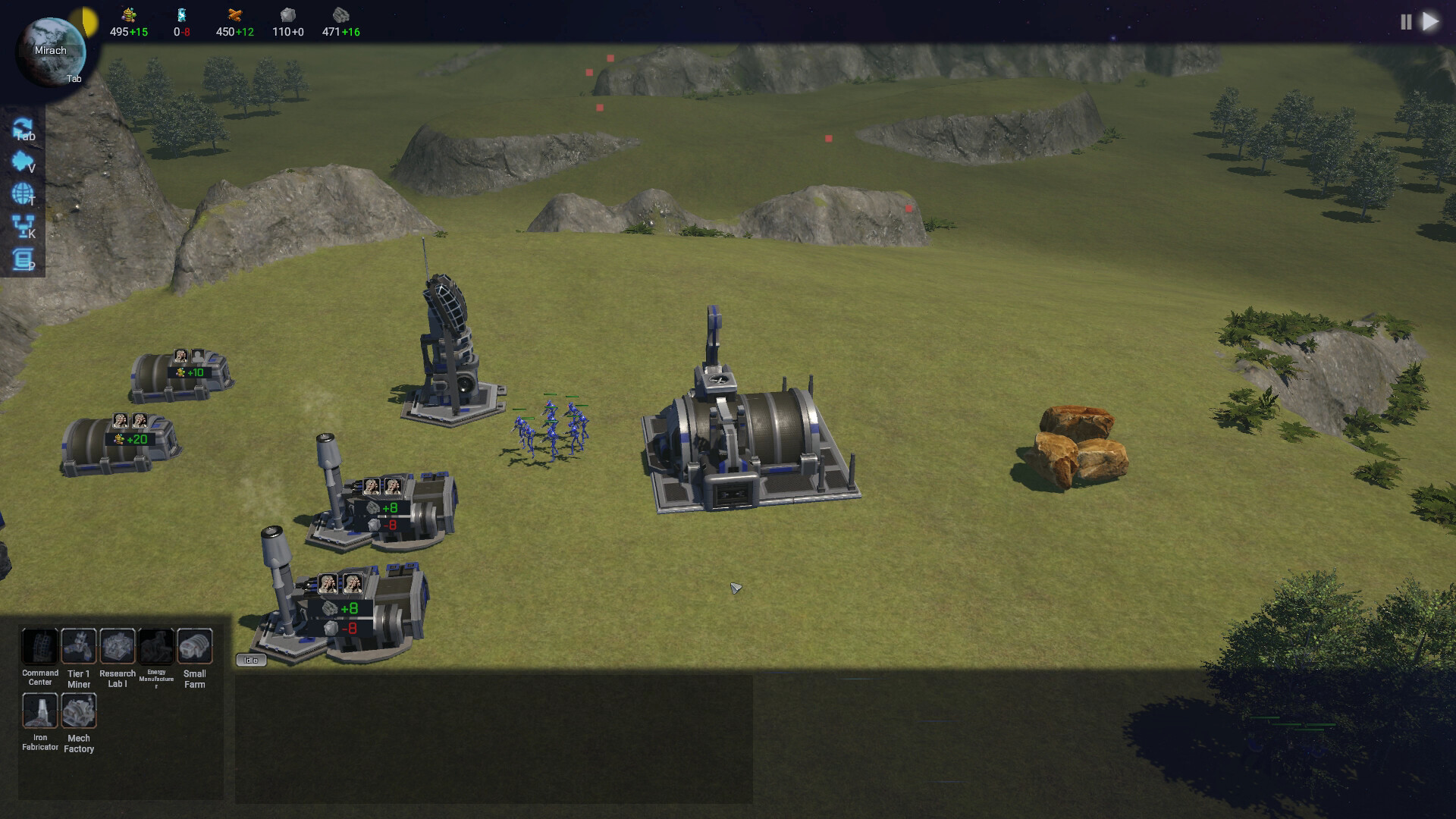Screen dimensions: 1456x819
Task: Select the Tier 1 Miner build icon
Action: (79, 647)
